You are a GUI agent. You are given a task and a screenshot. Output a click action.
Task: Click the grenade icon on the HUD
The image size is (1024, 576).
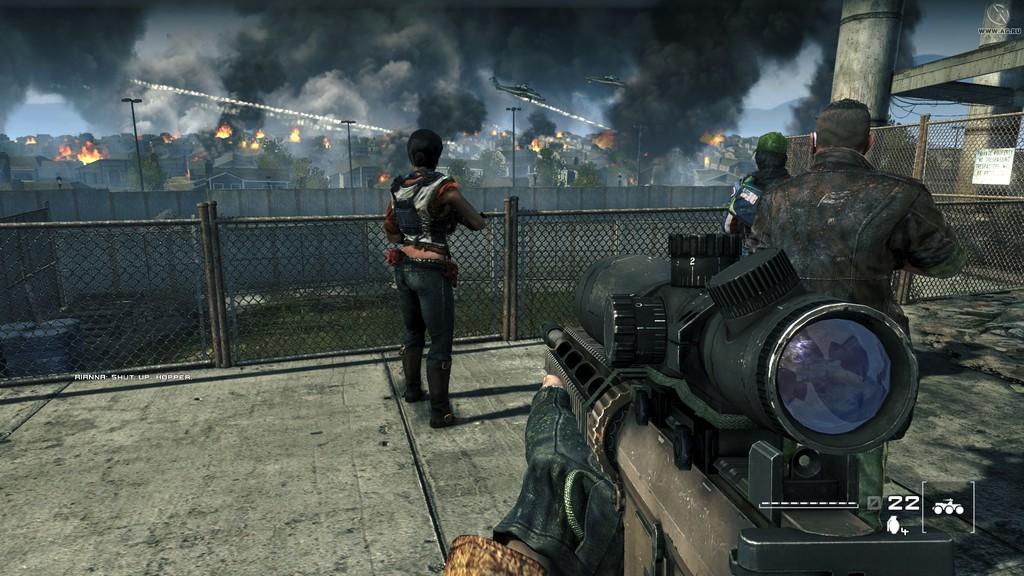tap(892, 524)
